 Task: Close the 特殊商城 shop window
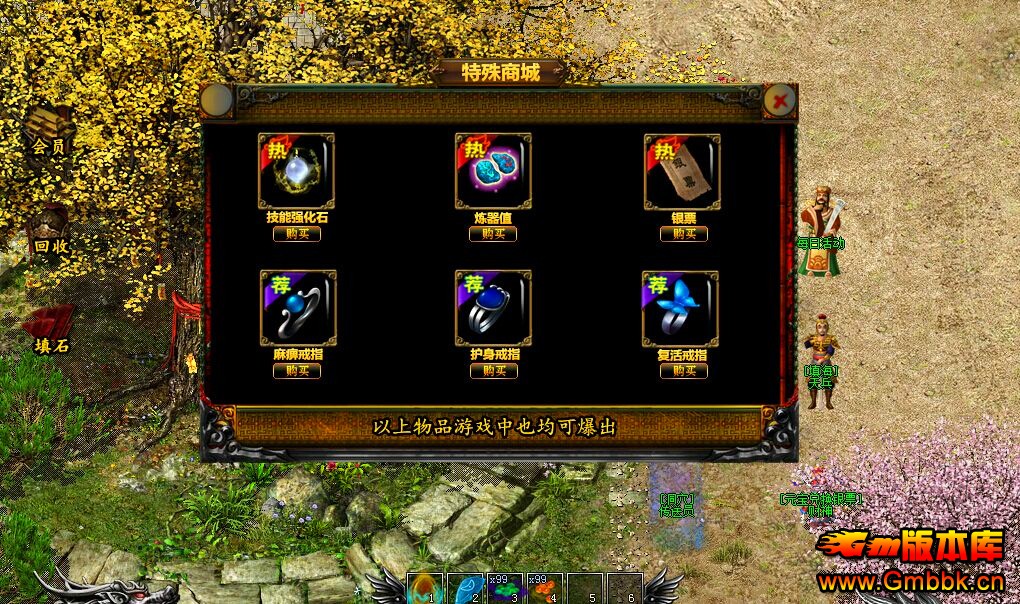point(779,99)
